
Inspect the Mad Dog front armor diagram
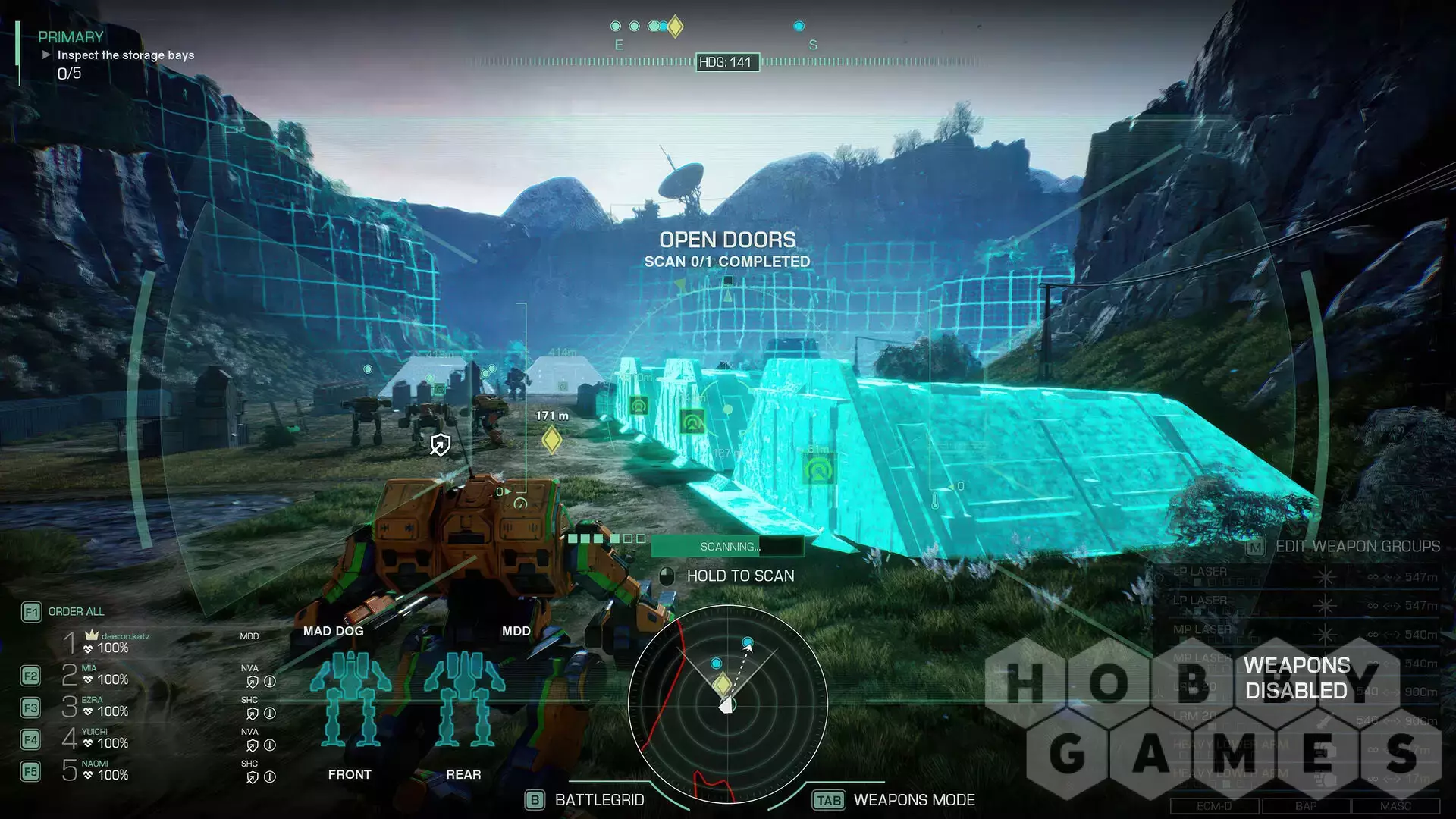tap(350, 698)
